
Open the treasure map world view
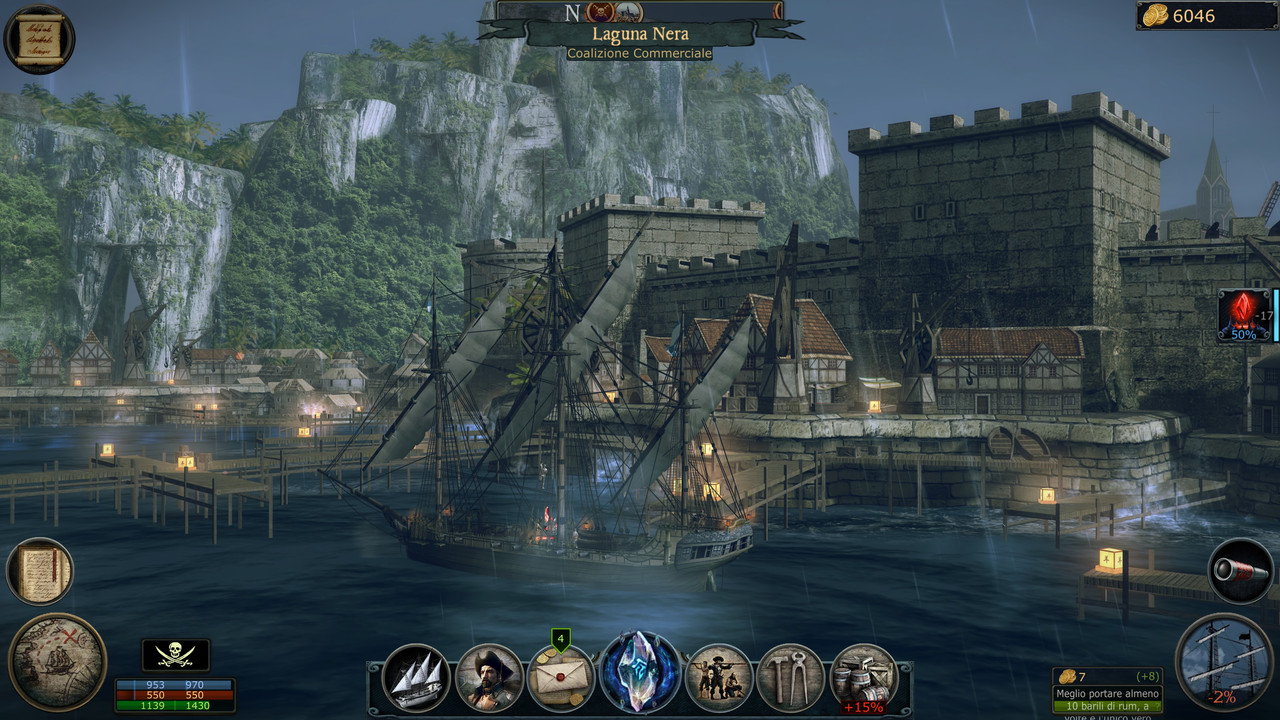pyautogui.click(x=57, y=661)
